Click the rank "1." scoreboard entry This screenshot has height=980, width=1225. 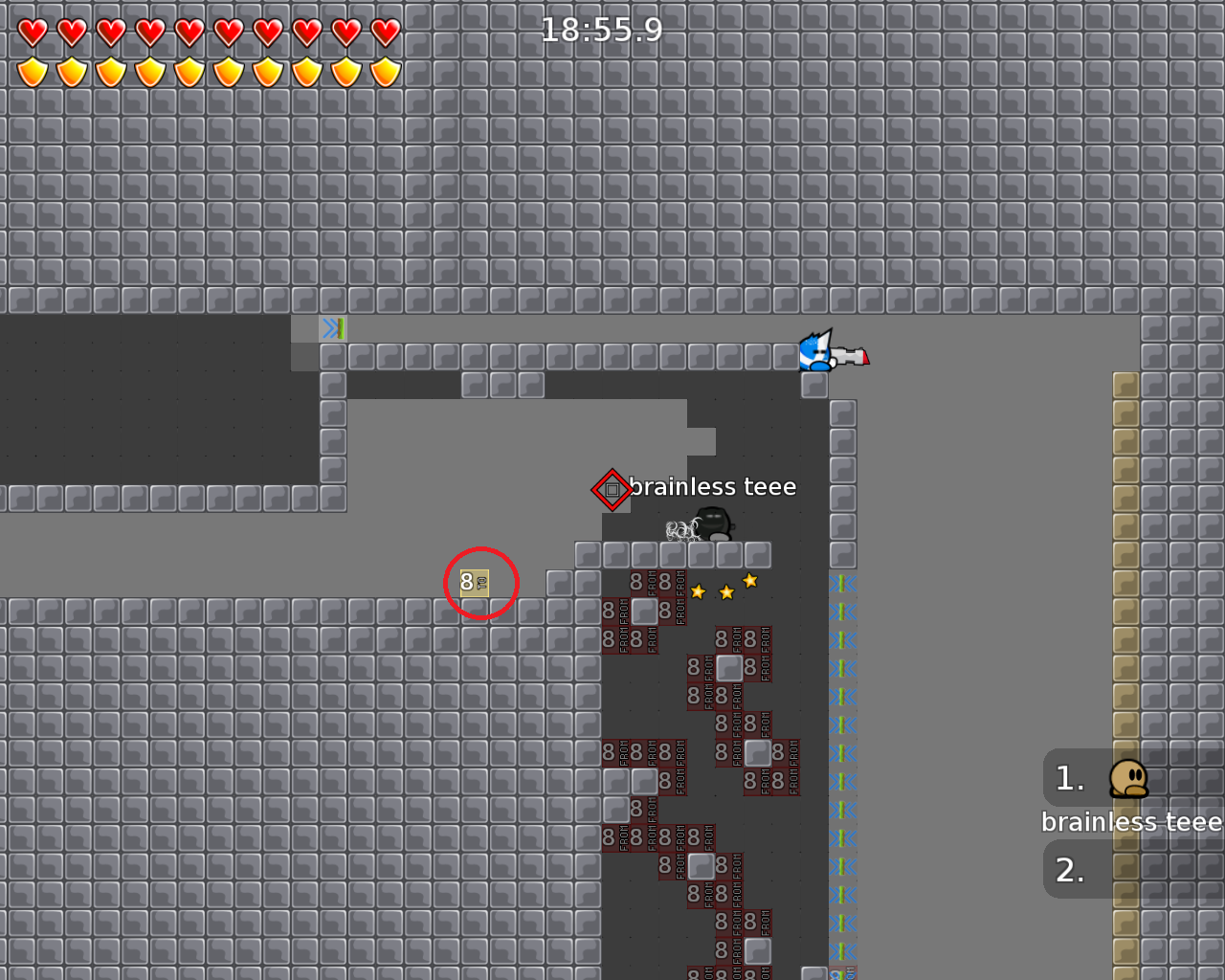[x=1069, y=778]
